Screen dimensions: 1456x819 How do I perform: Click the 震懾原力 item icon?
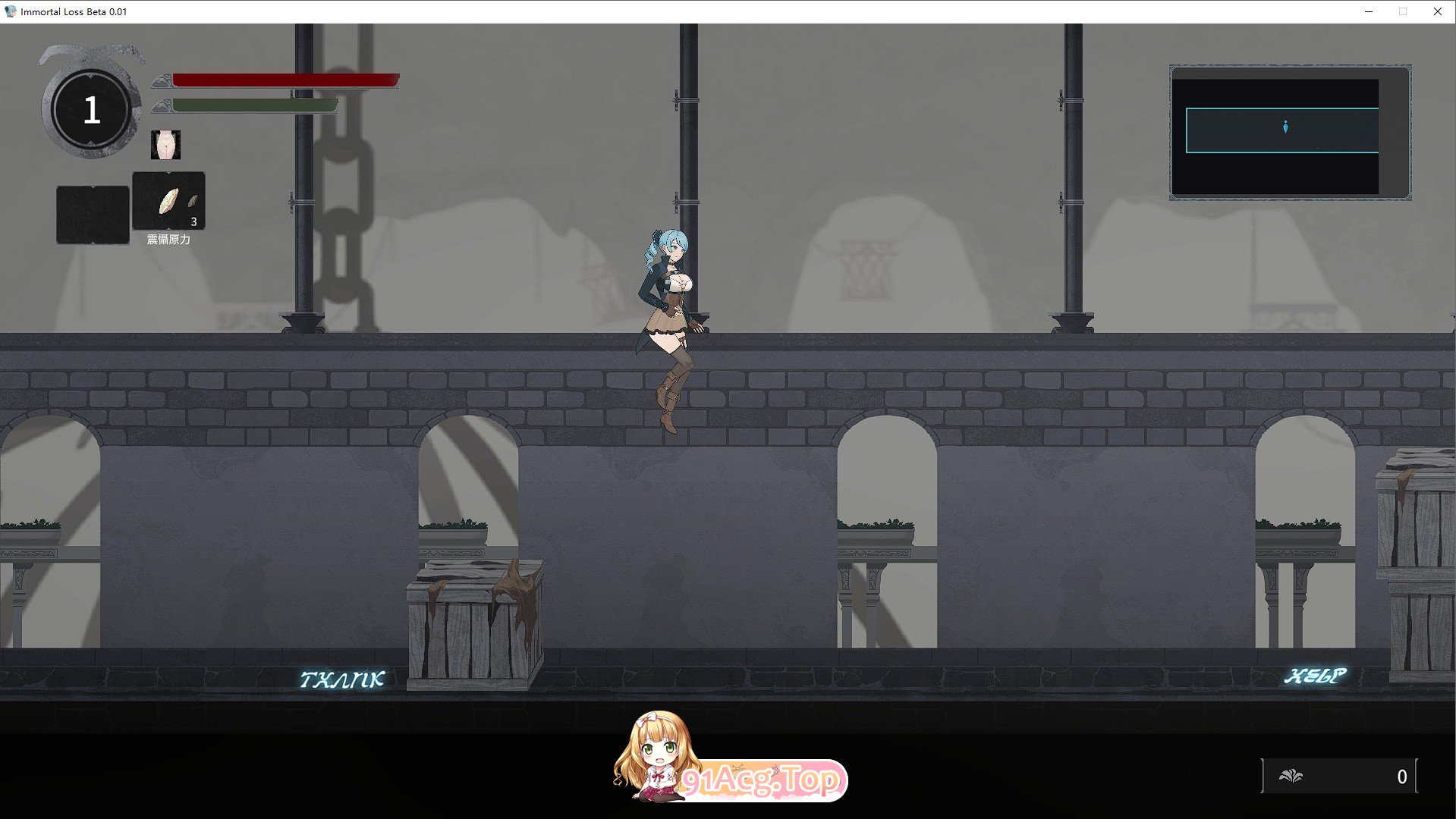(168, 199)
